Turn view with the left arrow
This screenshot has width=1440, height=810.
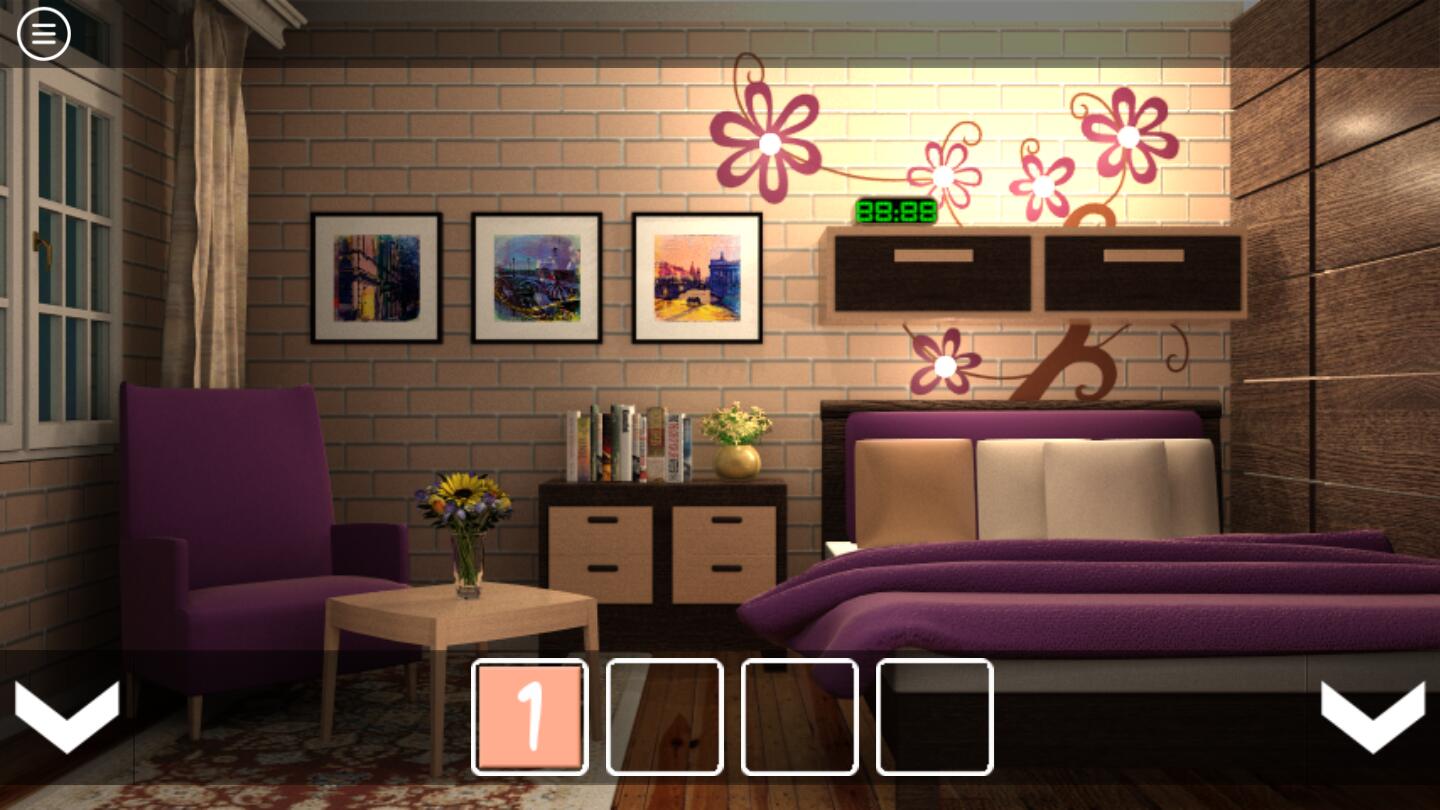point(67,716)
